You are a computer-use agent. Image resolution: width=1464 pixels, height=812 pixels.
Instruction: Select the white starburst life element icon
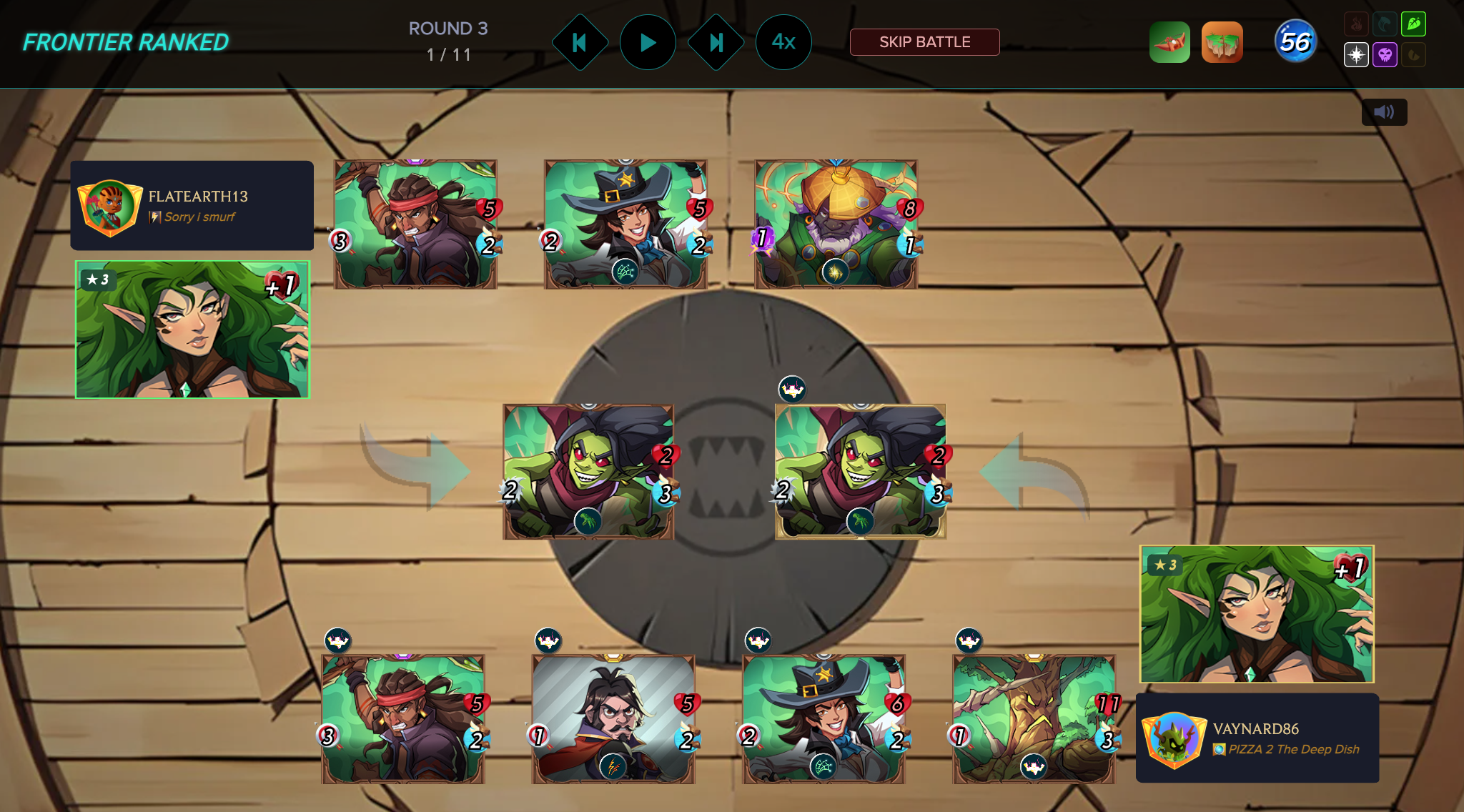(1356, 55)
